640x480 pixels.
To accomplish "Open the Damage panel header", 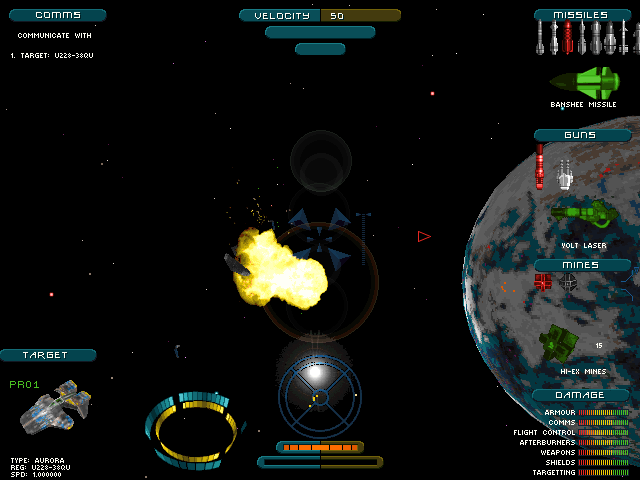I will coord(581,395).
